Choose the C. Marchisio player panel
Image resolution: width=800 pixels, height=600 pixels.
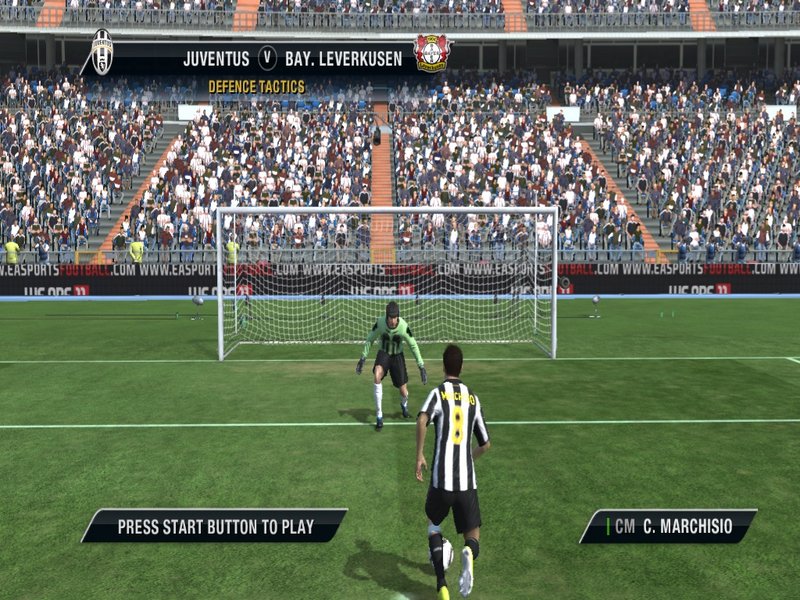tap(667, 526)
